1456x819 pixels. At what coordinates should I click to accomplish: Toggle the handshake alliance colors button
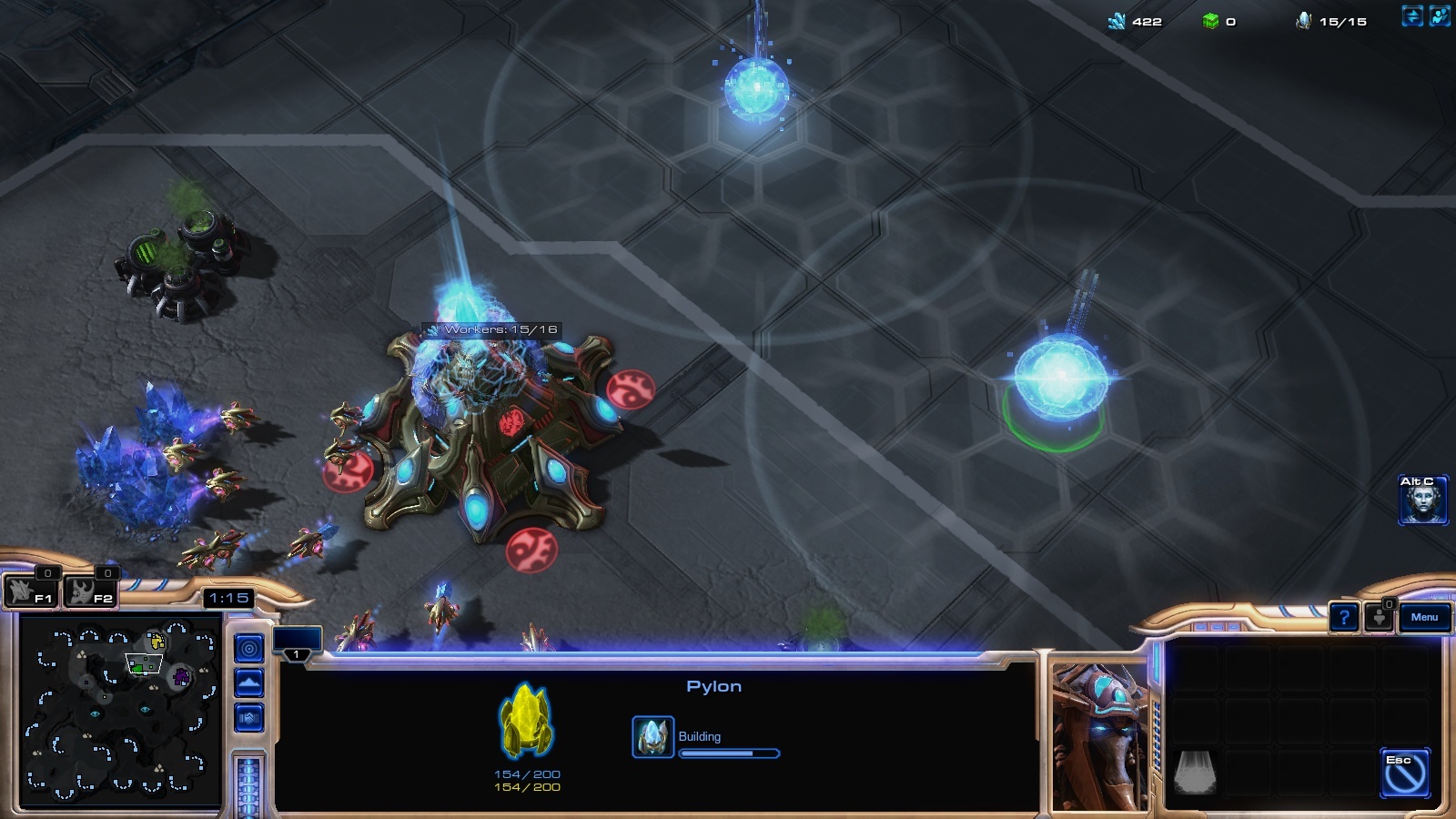click(249, 718)
